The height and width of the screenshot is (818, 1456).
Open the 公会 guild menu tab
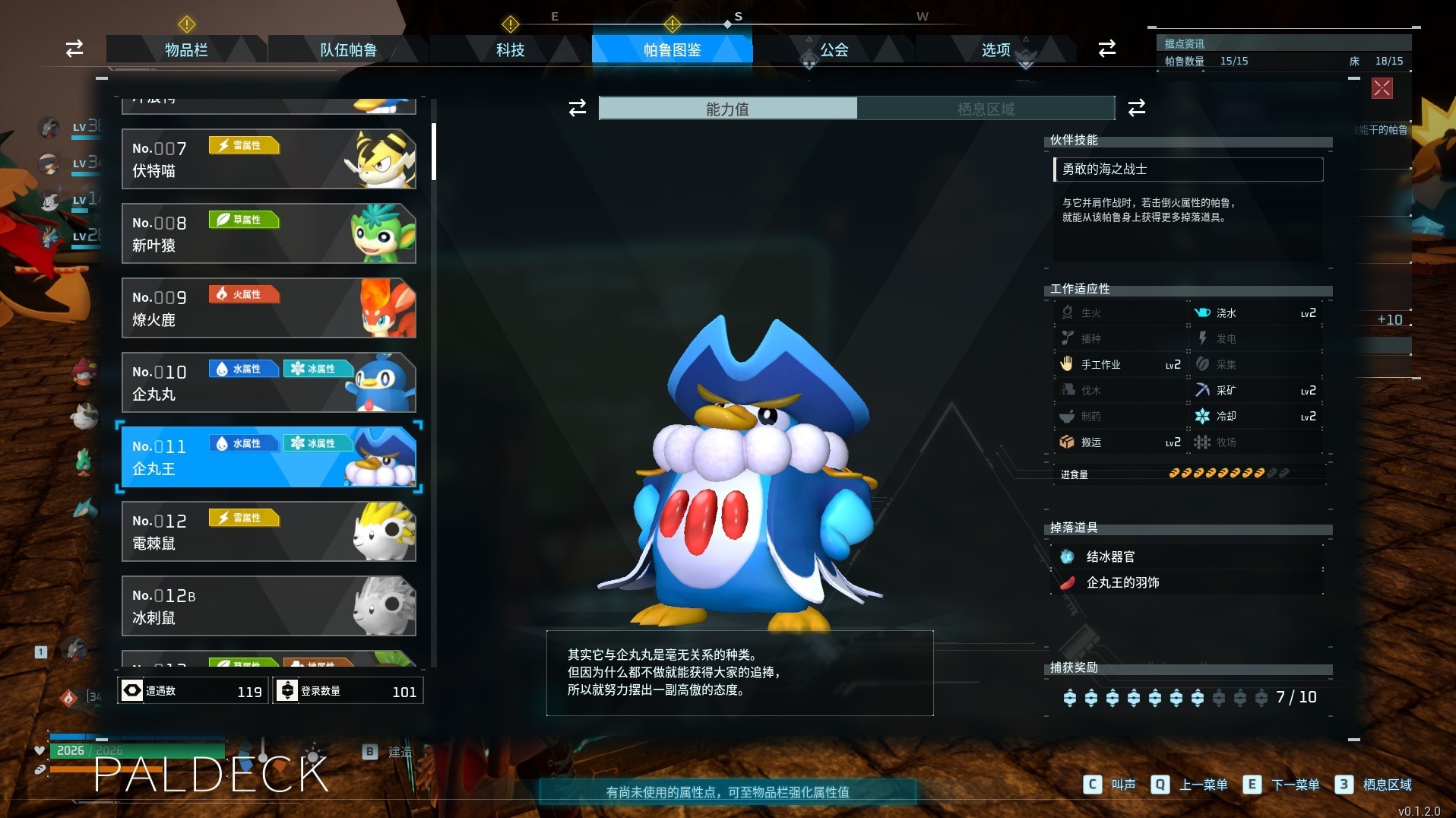(x=833, y=49)
